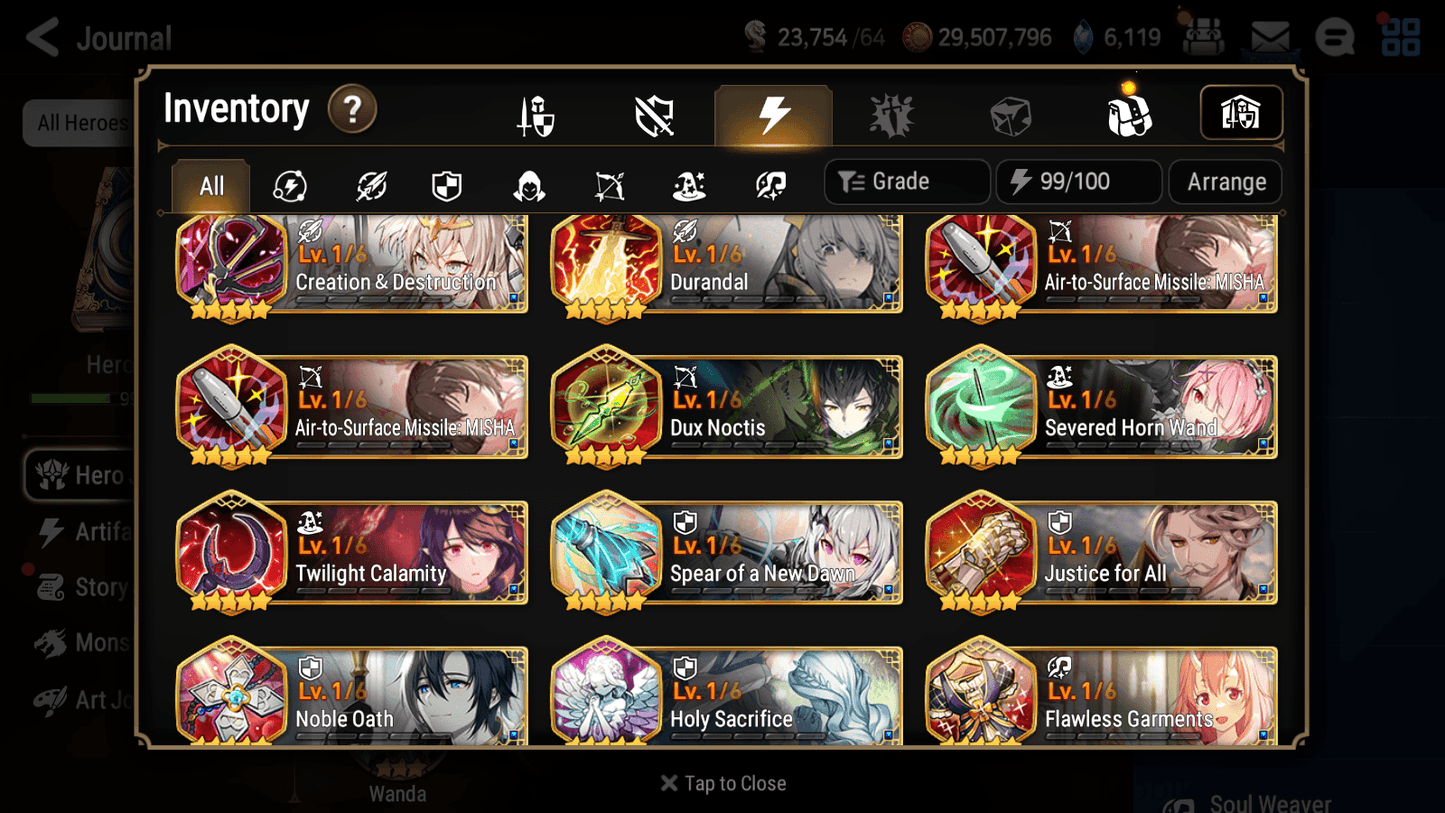The image size is (1445, 813).
Task: Open the backpack consumables tab icon
Action: (1129, 113)
